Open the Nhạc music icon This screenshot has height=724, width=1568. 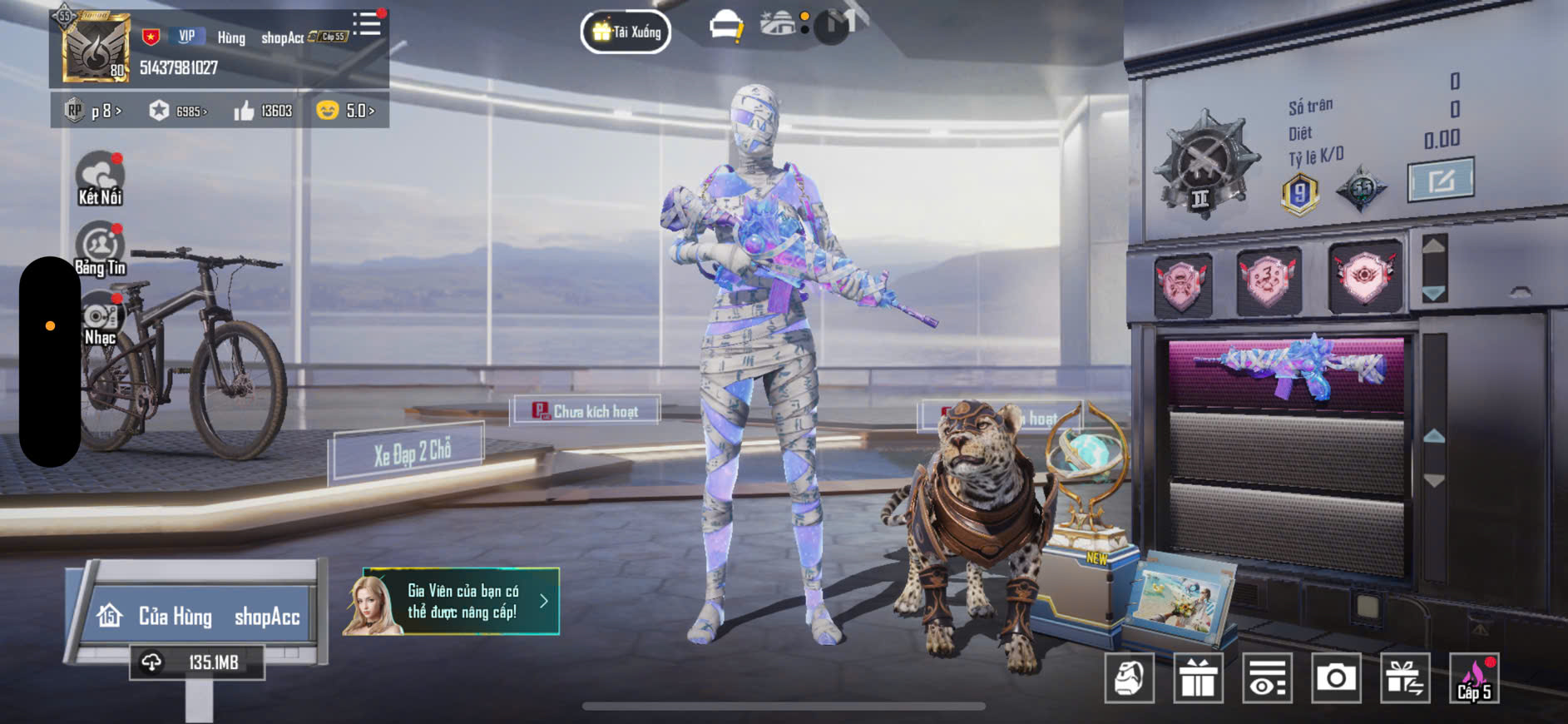101,320
